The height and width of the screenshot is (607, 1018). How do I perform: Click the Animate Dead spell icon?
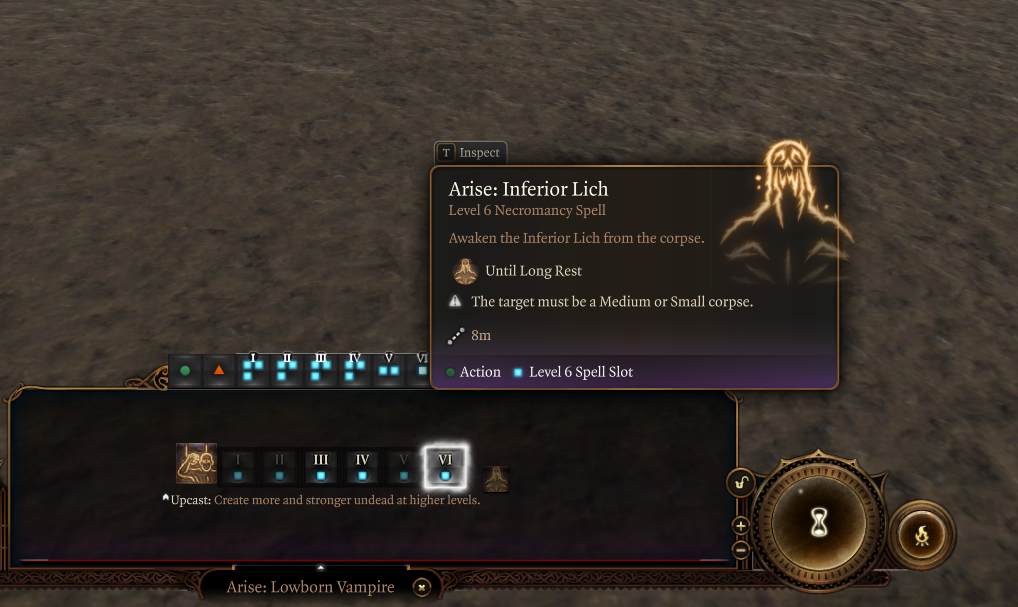(196, 463)
